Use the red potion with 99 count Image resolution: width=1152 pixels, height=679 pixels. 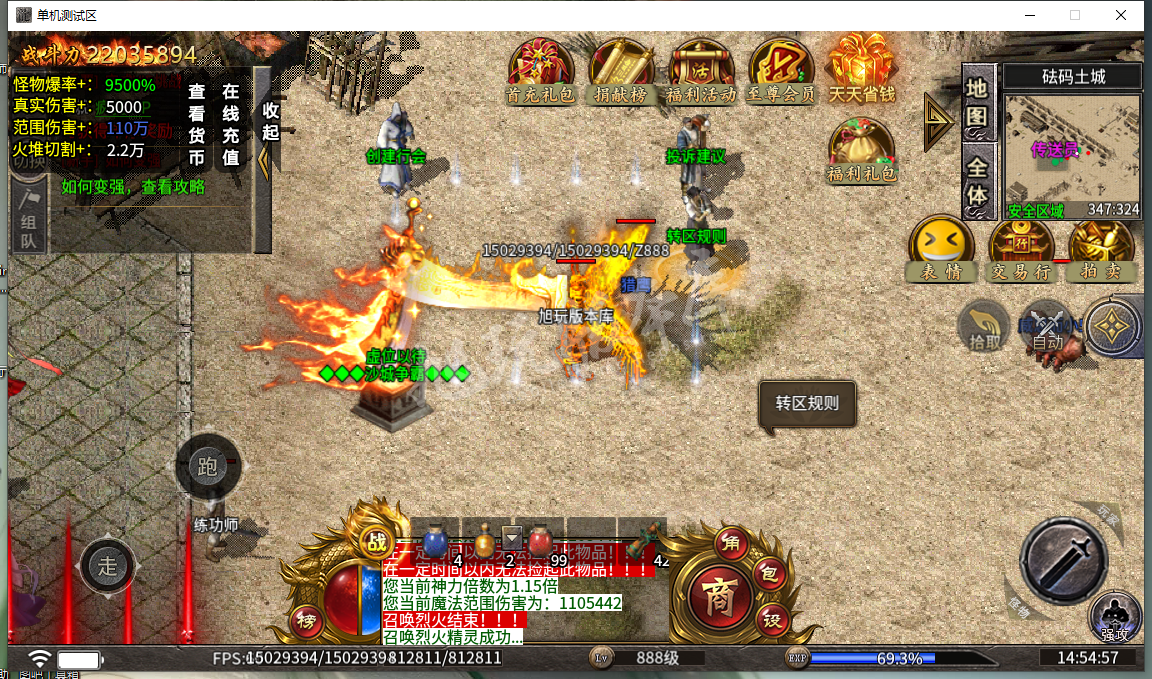541,542
